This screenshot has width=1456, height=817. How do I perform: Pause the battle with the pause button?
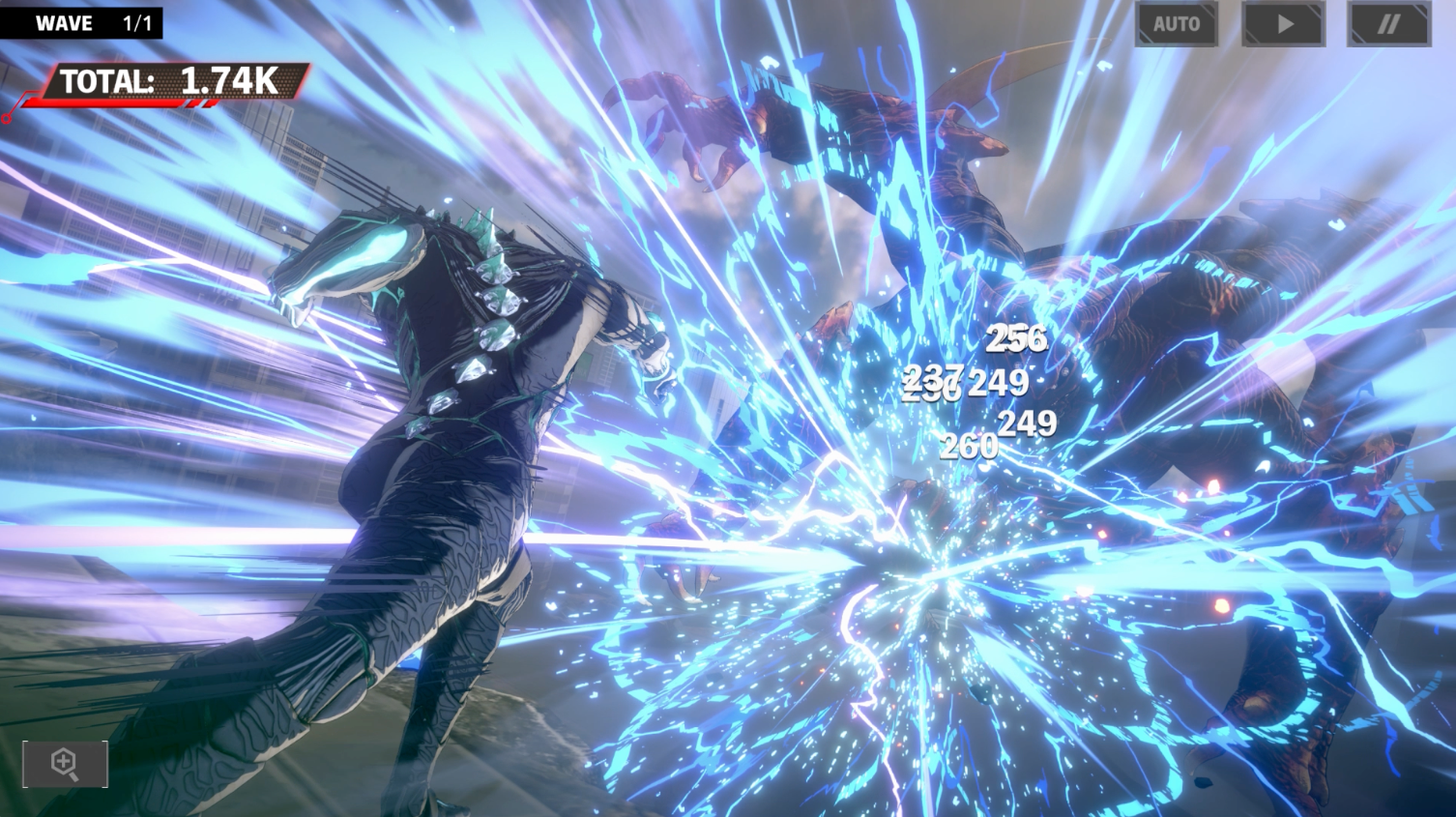pos(1388,24)
